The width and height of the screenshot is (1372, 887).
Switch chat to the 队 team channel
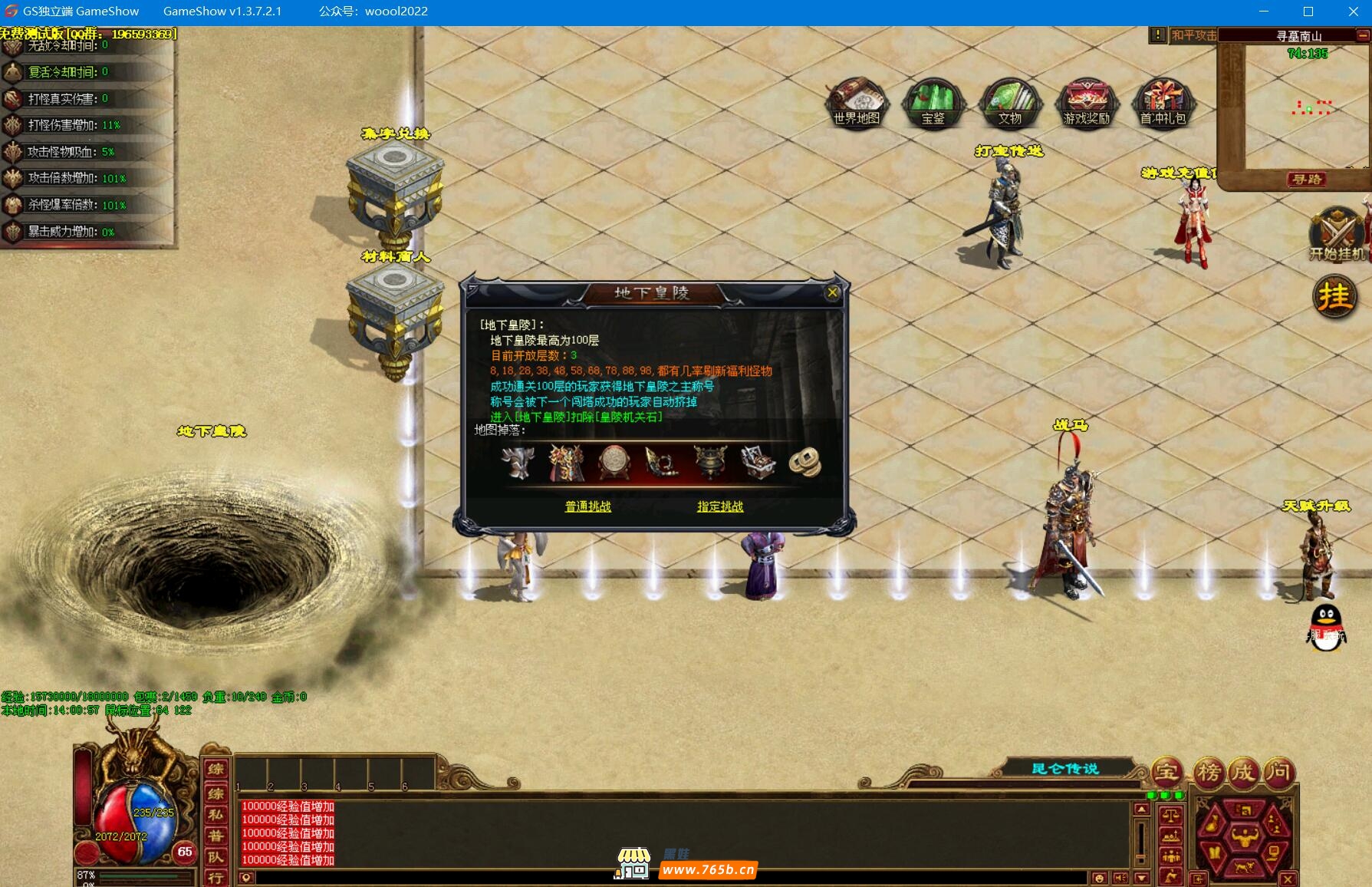pyautogui.click(x=216, y=857)
